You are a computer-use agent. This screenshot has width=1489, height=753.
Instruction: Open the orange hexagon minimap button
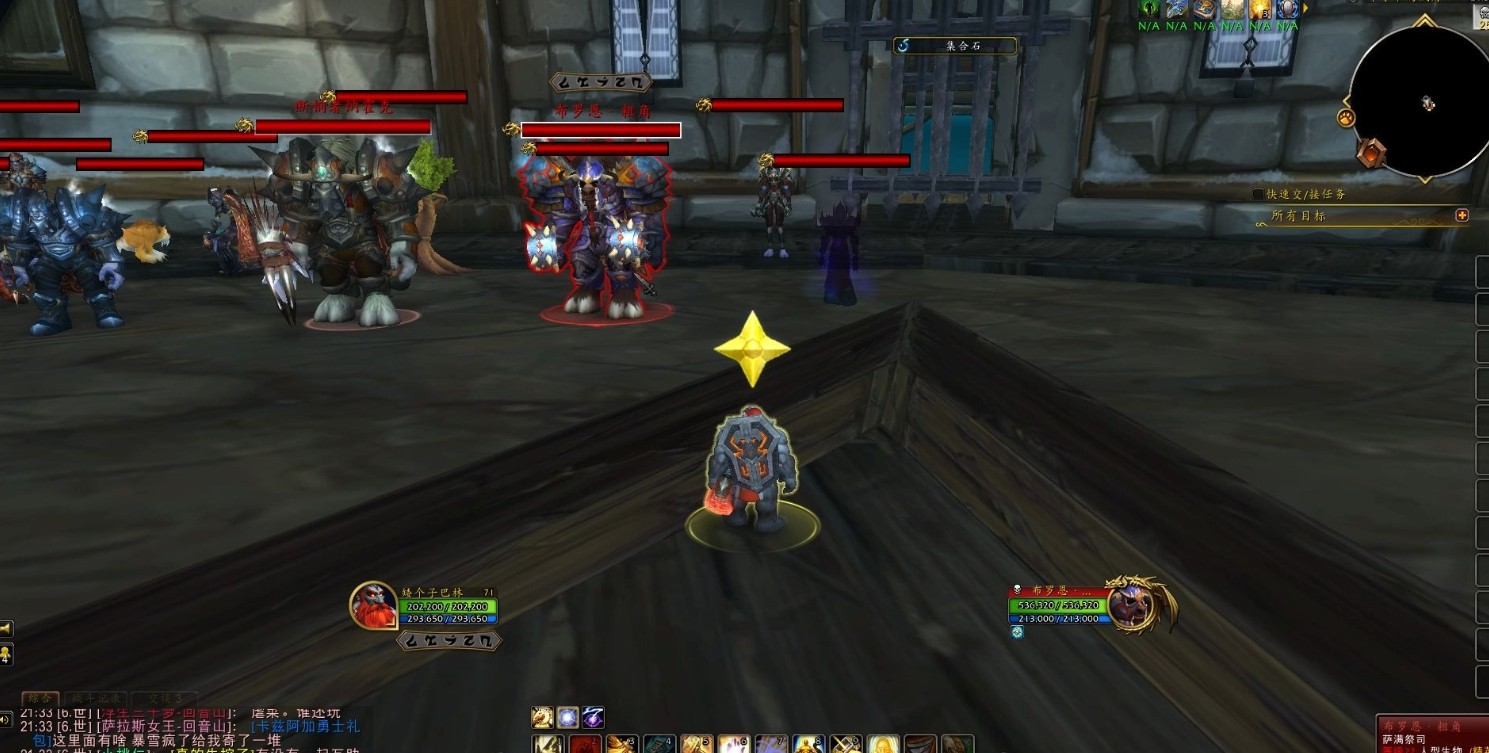tap(1370, 153)
